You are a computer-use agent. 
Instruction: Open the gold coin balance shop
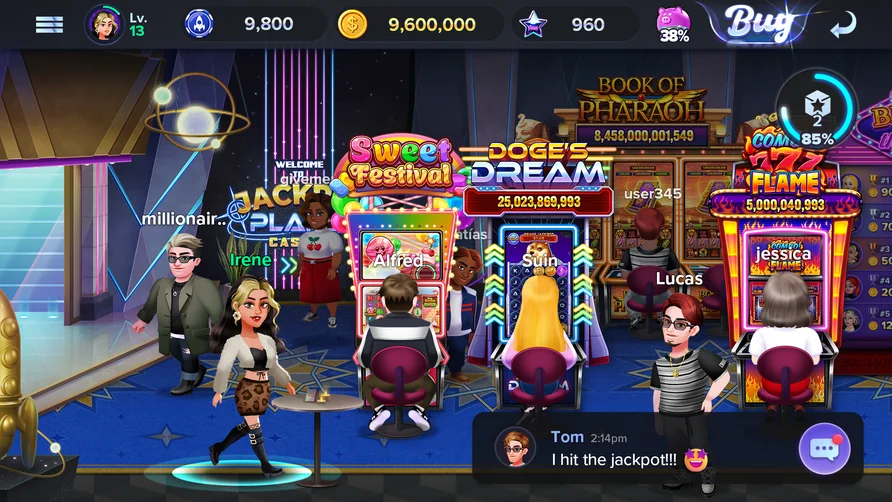418,24
